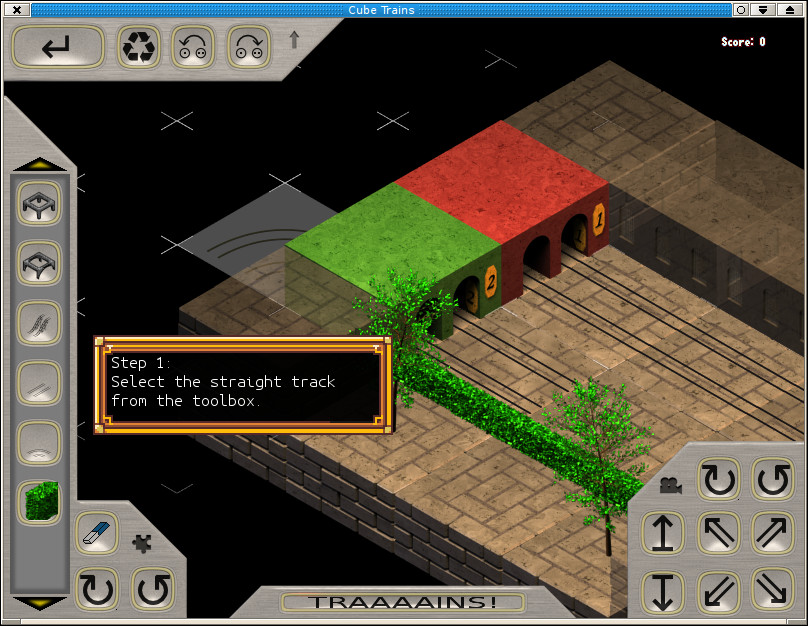
Task: Click the return arrow button
Action: pyautogui.click(x=58, y=47)
